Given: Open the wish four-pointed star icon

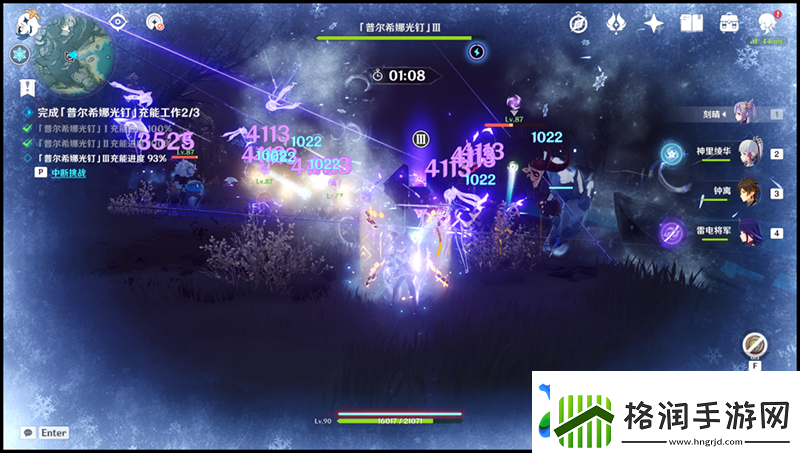Looking at the screenshot, I should [655, 23].
